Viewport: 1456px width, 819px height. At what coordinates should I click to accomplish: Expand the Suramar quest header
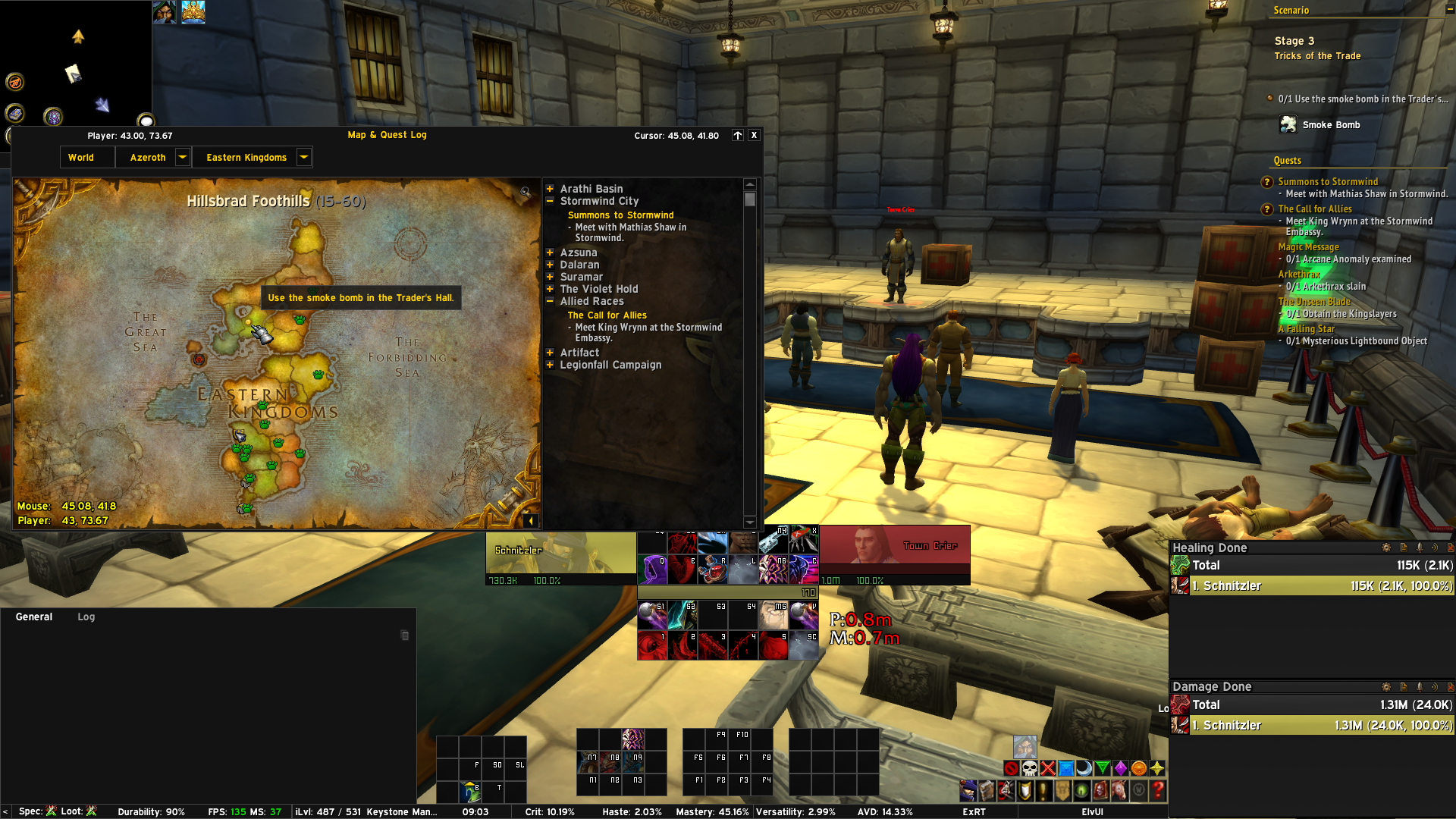[550, 277]
